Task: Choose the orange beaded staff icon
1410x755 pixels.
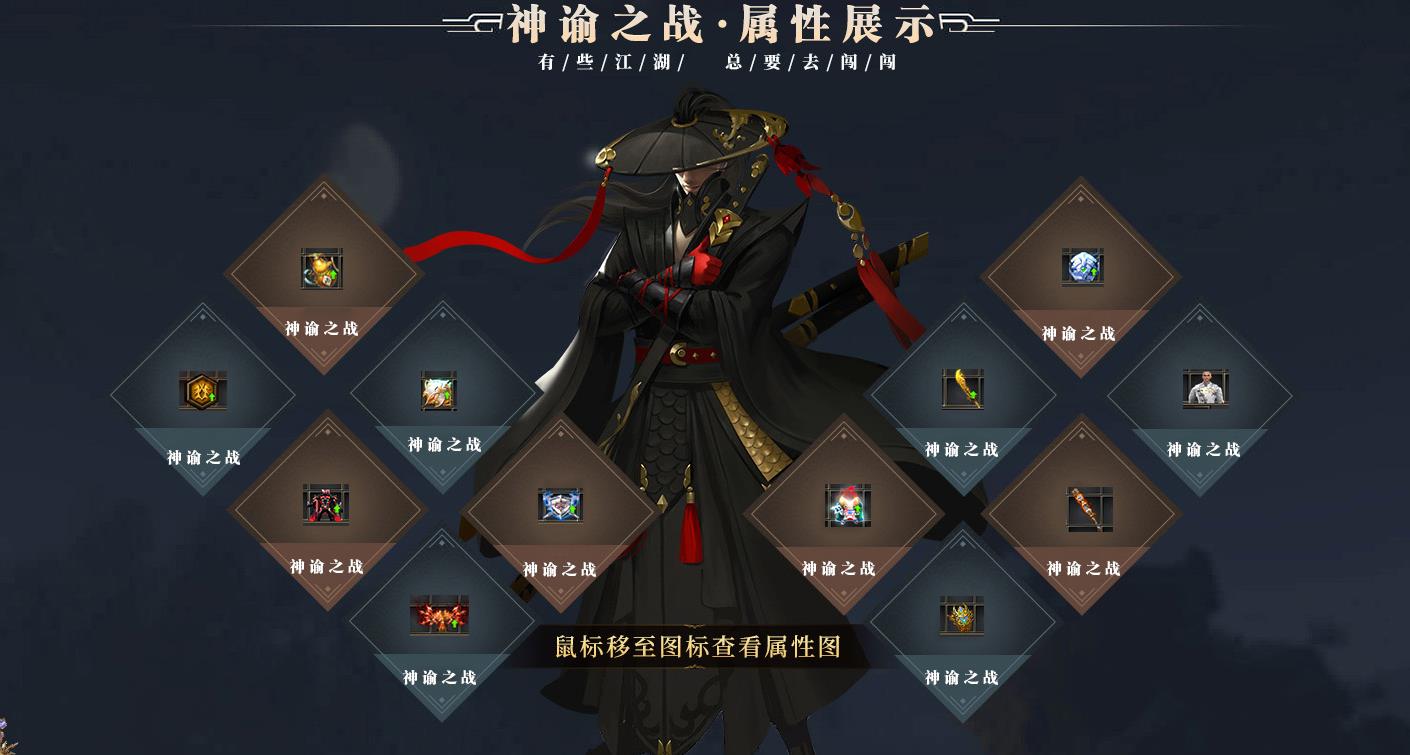Action: point(1089,508)
